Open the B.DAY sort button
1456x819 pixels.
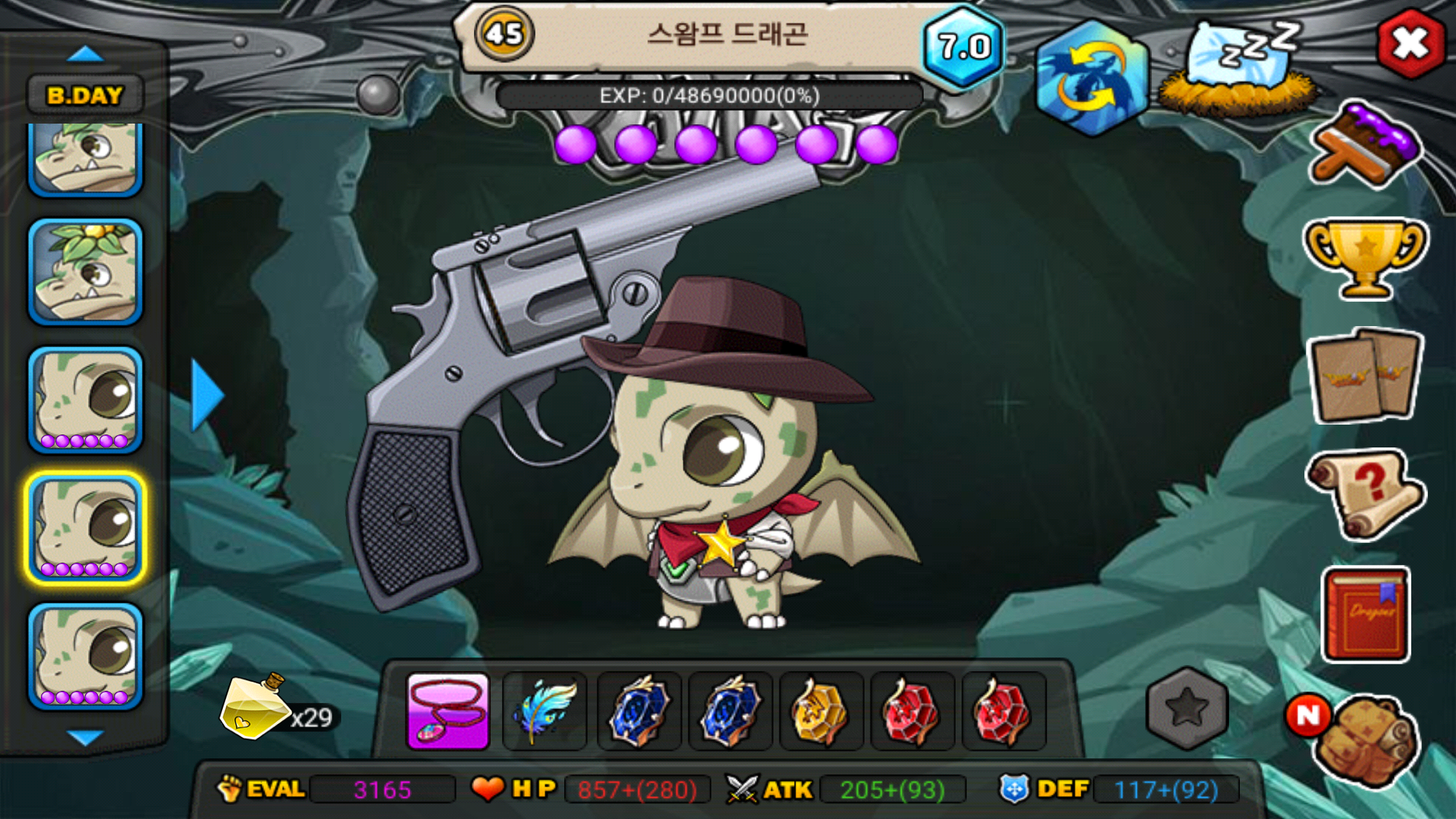click(x=85, y=96)
